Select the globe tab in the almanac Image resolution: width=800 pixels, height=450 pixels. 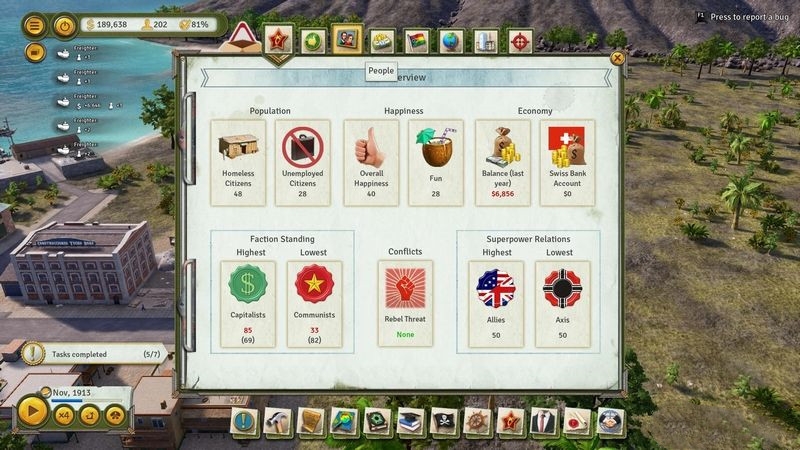coord(452,41)
